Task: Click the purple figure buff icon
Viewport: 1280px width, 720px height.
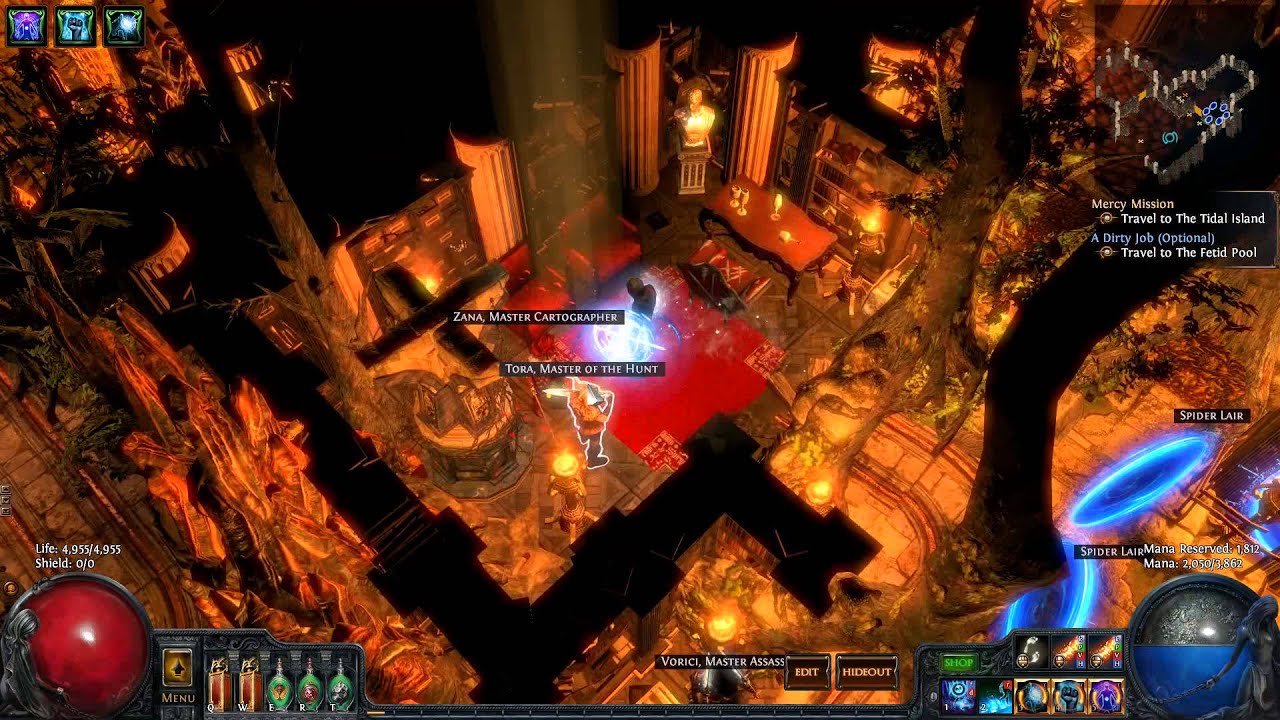Action: [26, 26]
